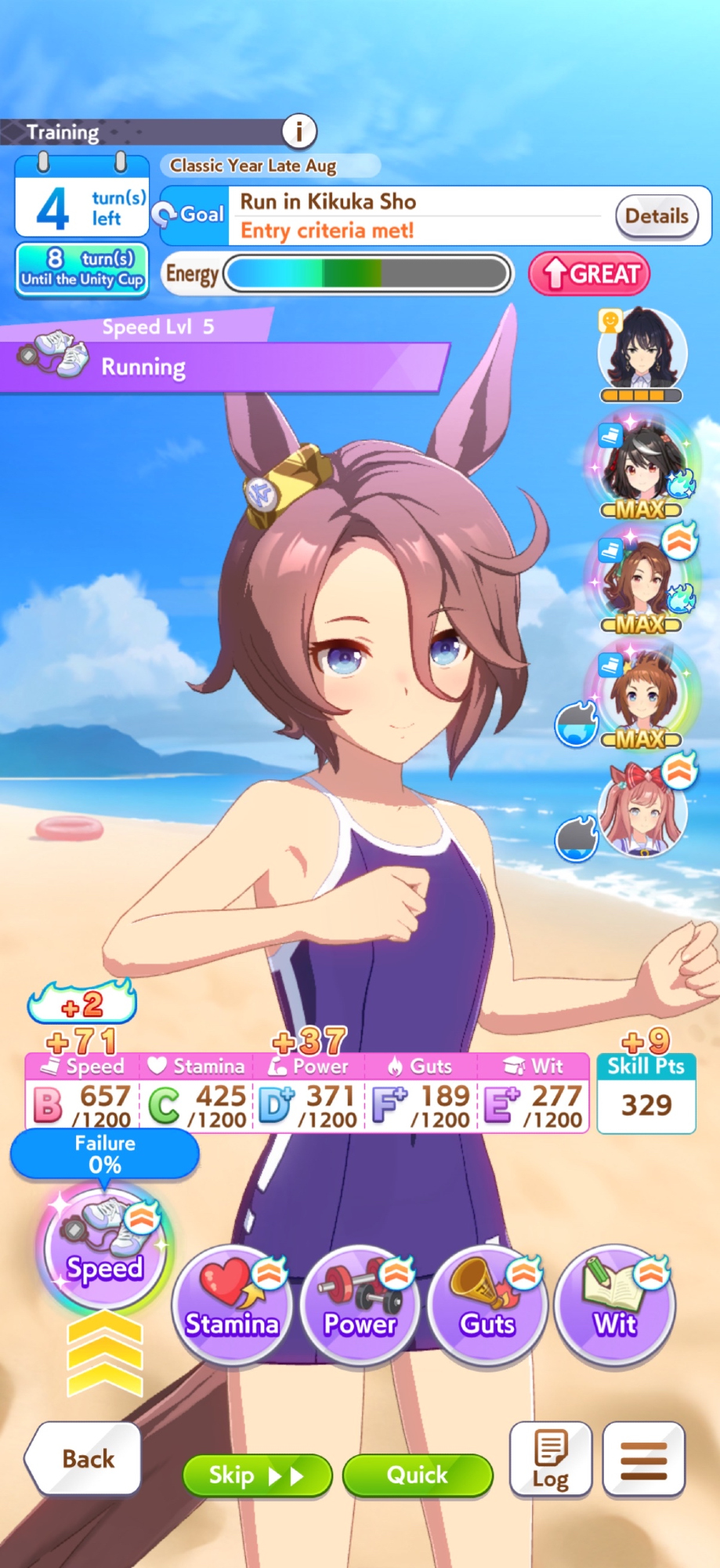This screenshot has width=720, height=1568.
Task: Select the red-bow pink-haired support portrait
Action: pos(642,811)
